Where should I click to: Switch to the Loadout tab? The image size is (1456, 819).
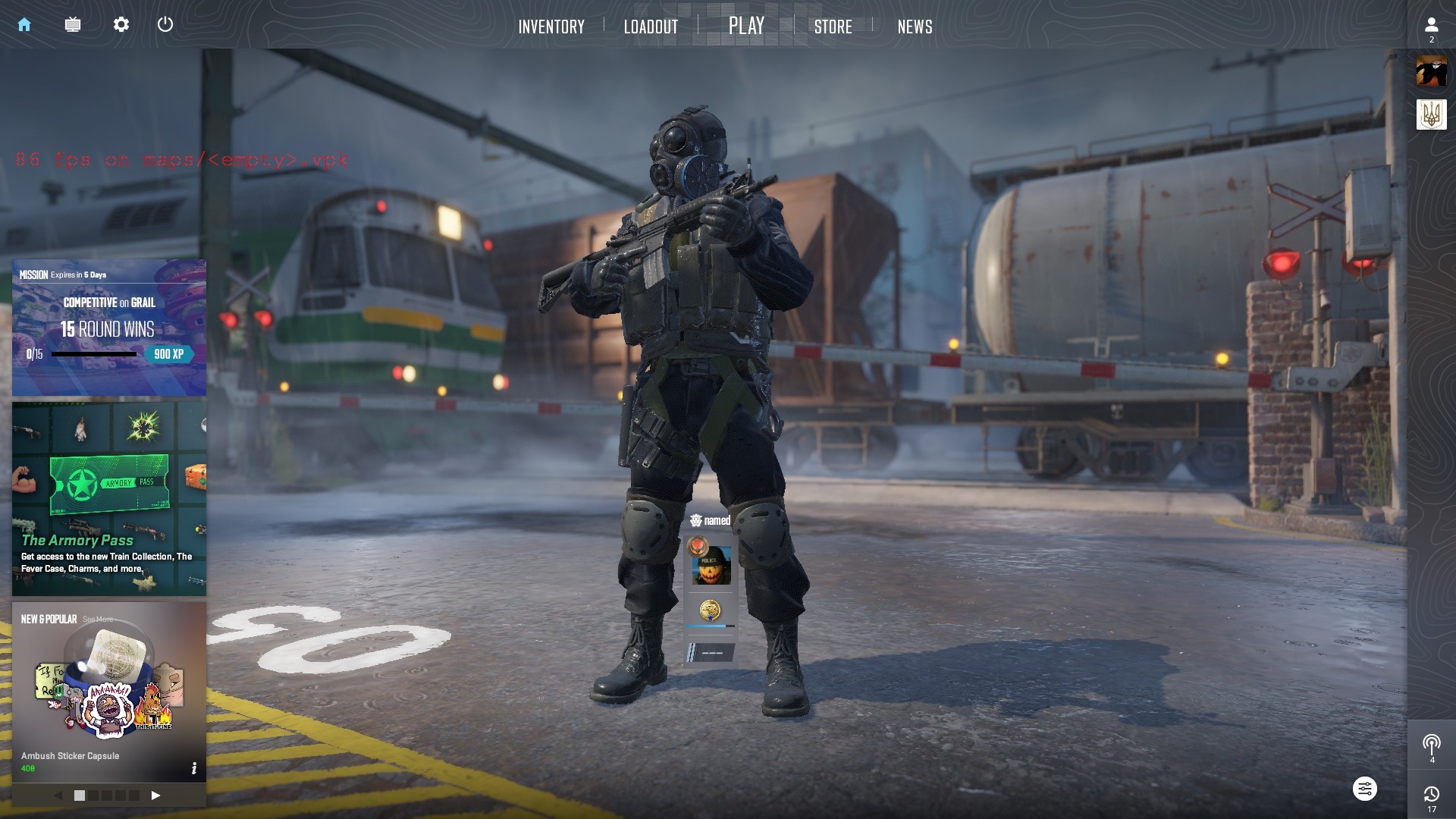click(x=651, y=27)
